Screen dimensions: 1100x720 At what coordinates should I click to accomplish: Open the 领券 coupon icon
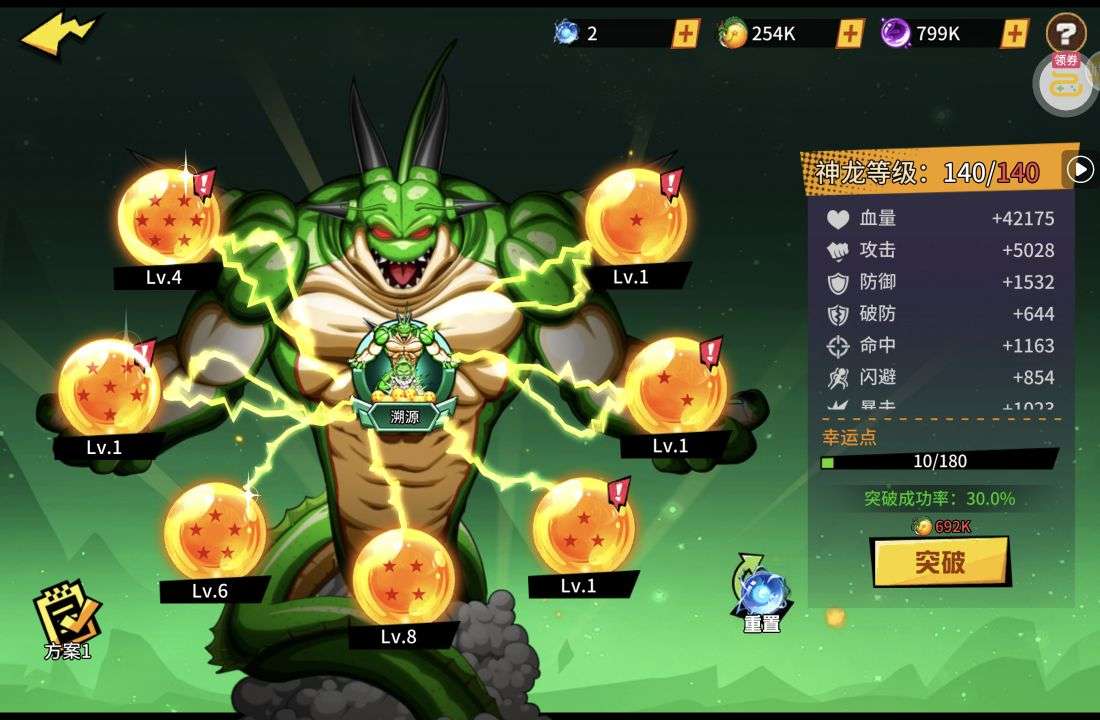pyautogui.click(x=1065, y=81)
